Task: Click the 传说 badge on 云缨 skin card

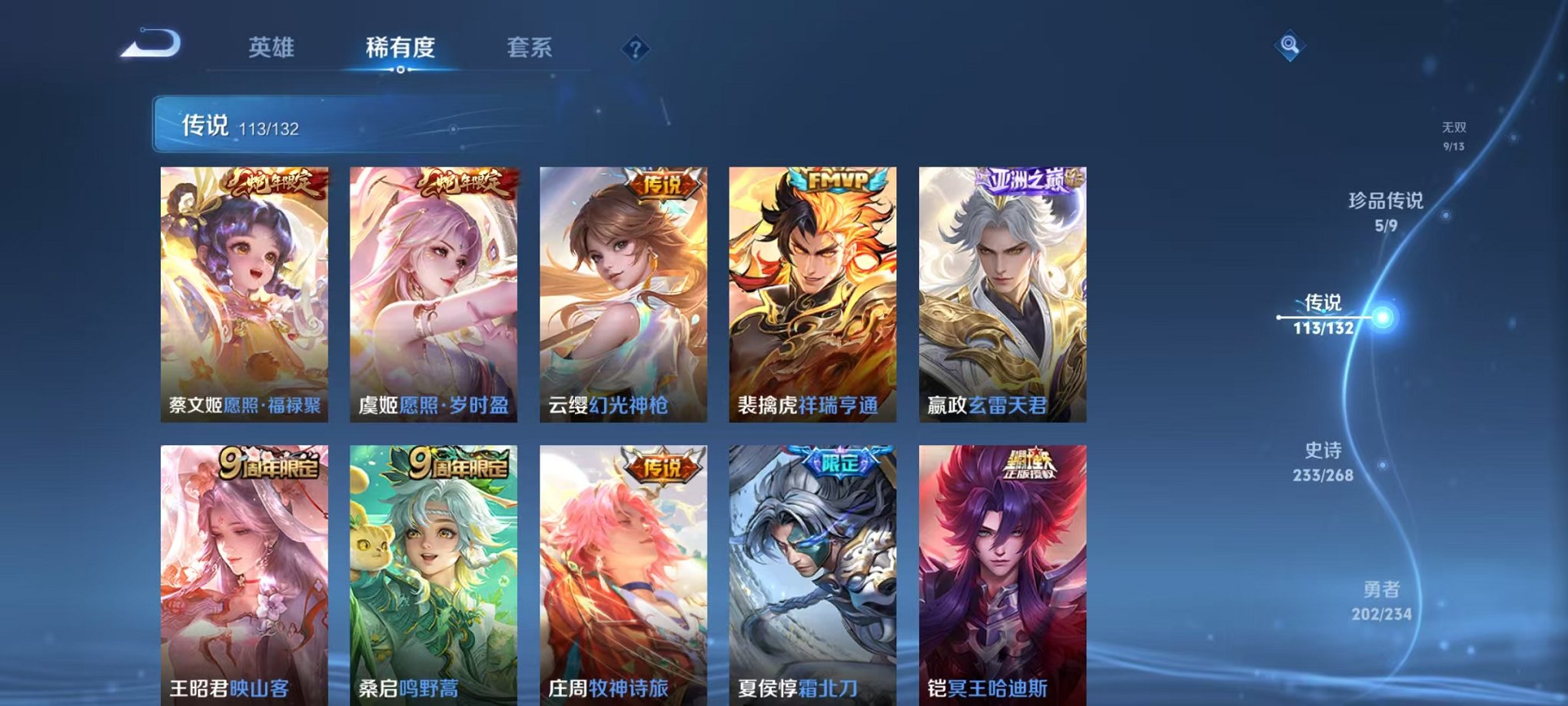Action: (x=664, y=184)
